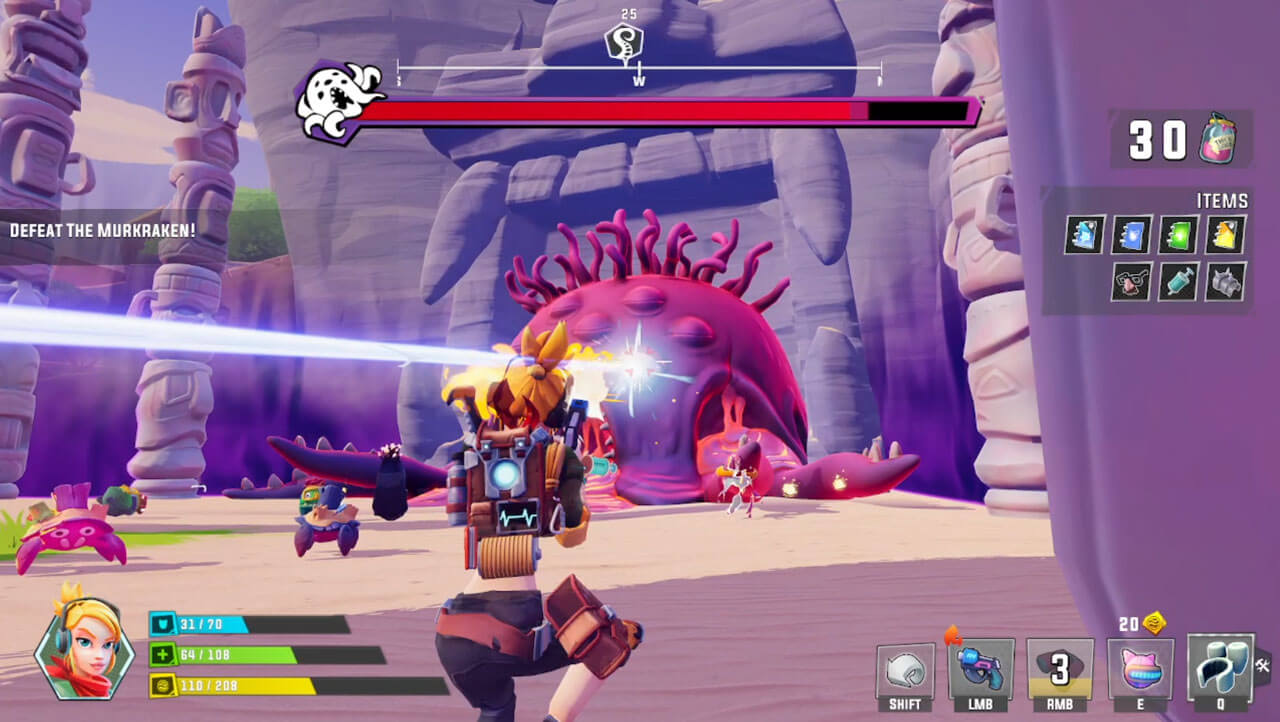Click the wrench and hammer build icon
Image resolution: width=1280 pixels, height=722 pixels.
click(1263, 662)
